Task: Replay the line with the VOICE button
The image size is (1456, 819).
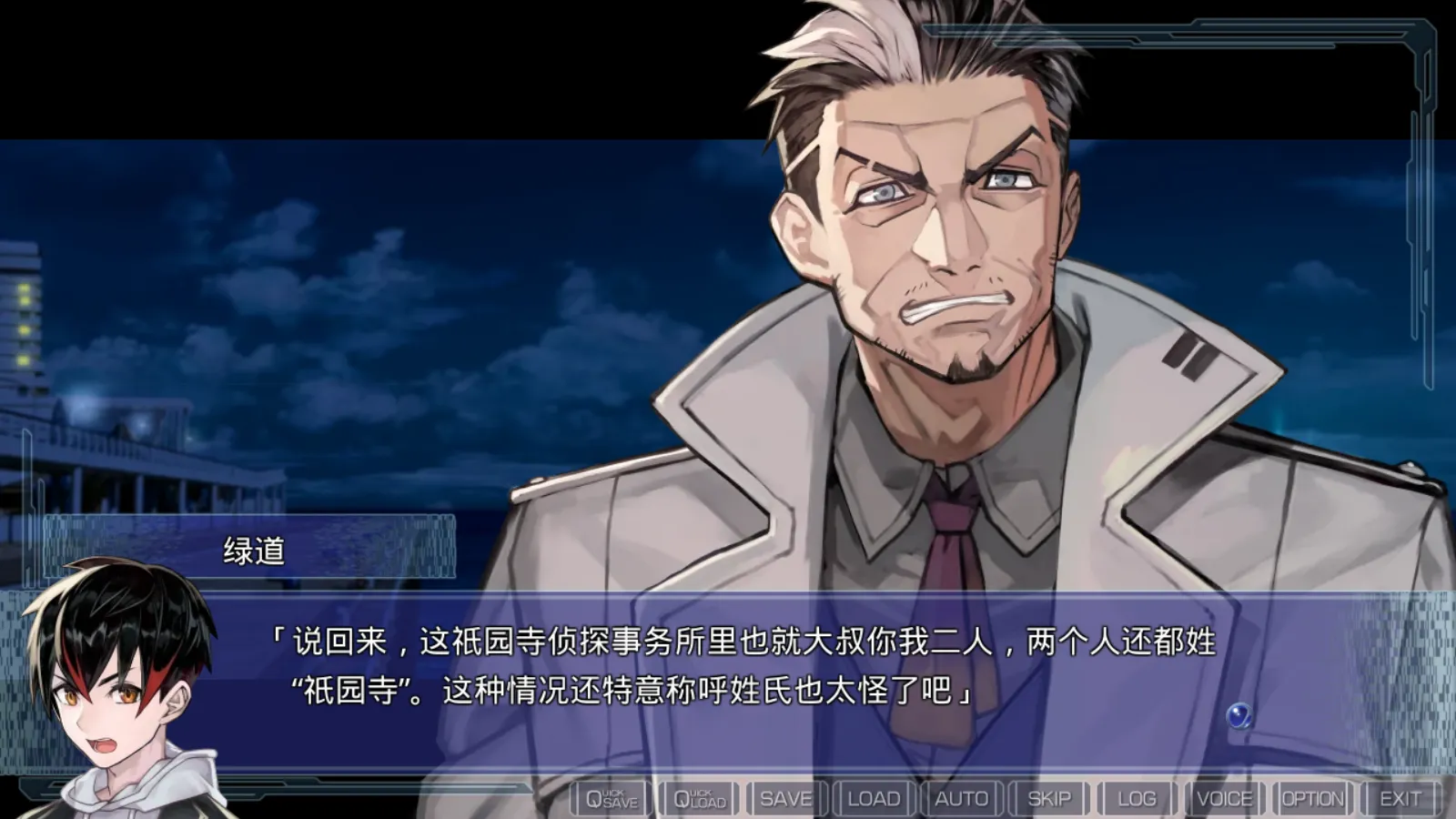Action: pyautogui.click(x=1224, y=799)
